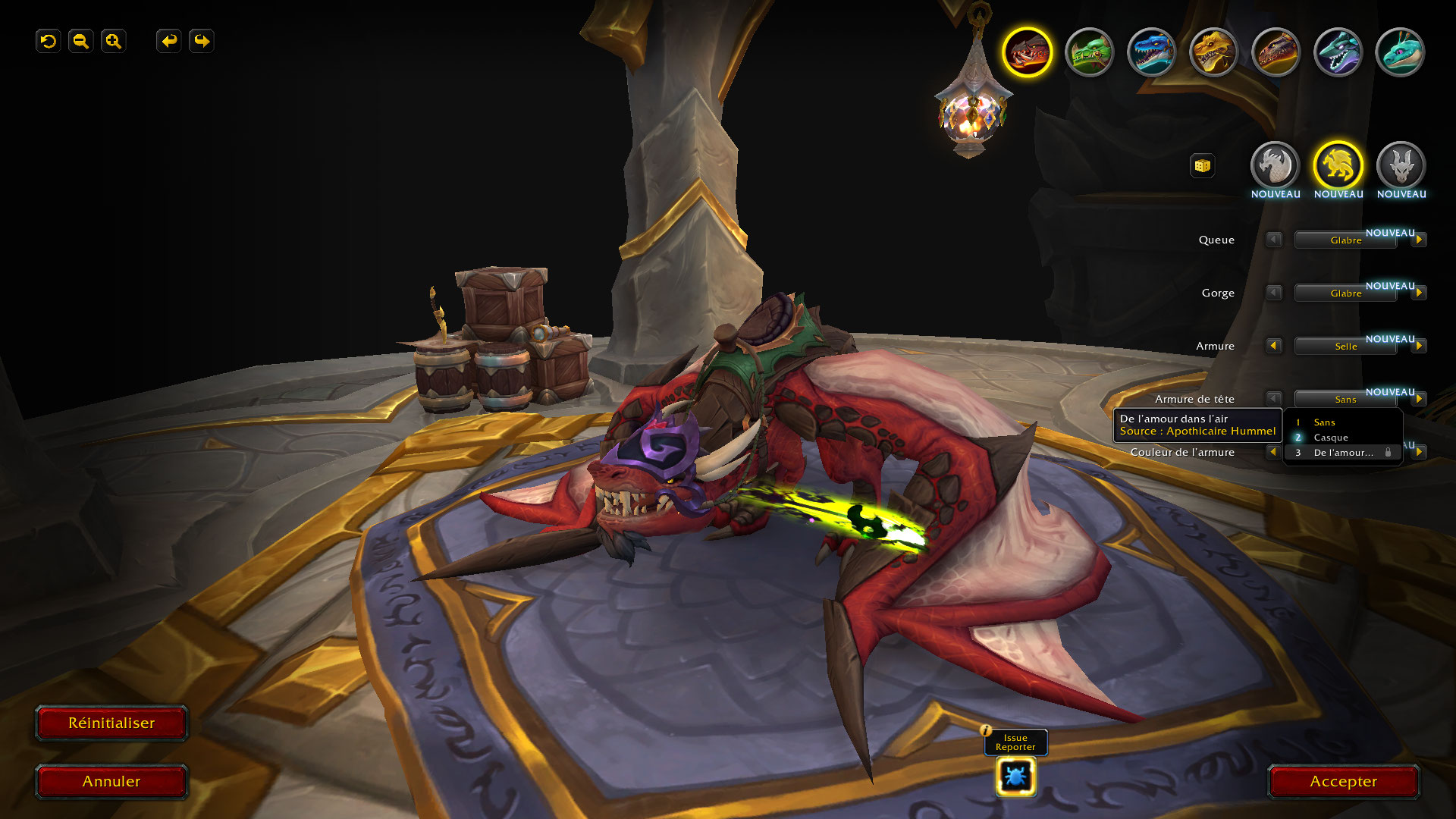Open the Armure dropdown showing Selle
Viewport: 1456px width, 819px height.
[x=1345, y=347]
